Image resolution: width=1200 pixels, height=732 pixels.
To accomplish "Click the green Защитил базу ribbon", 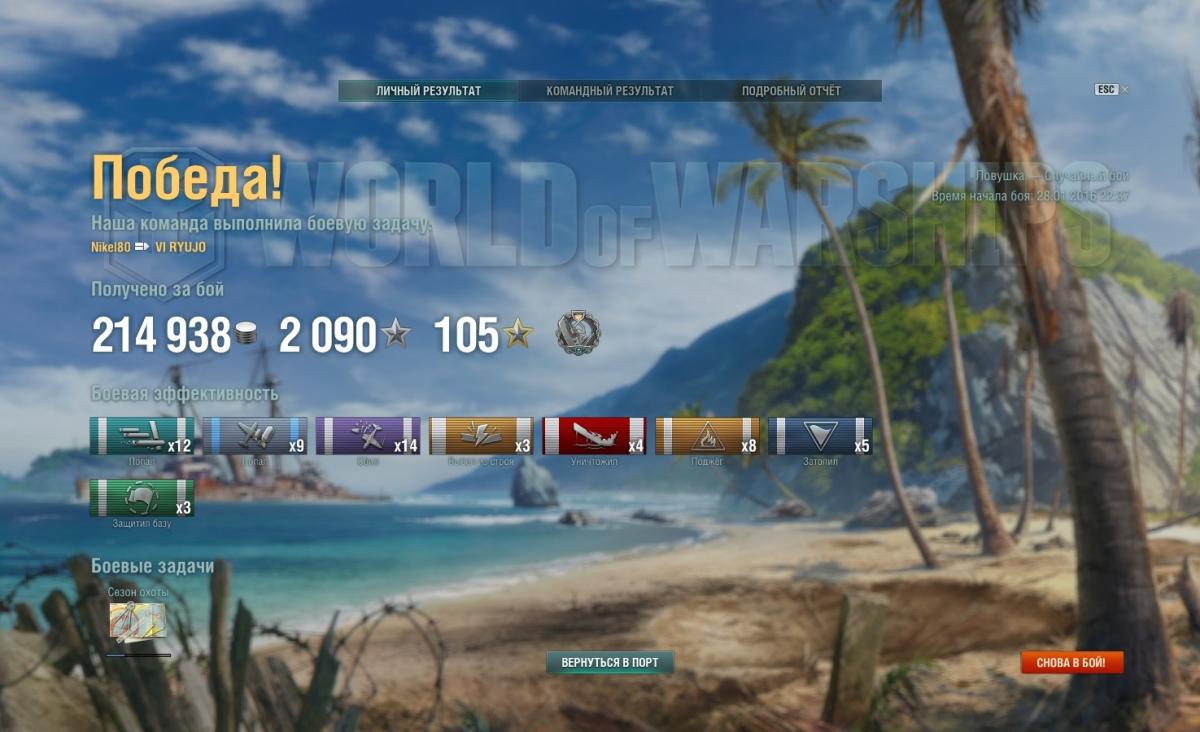I will pos(142,499).
